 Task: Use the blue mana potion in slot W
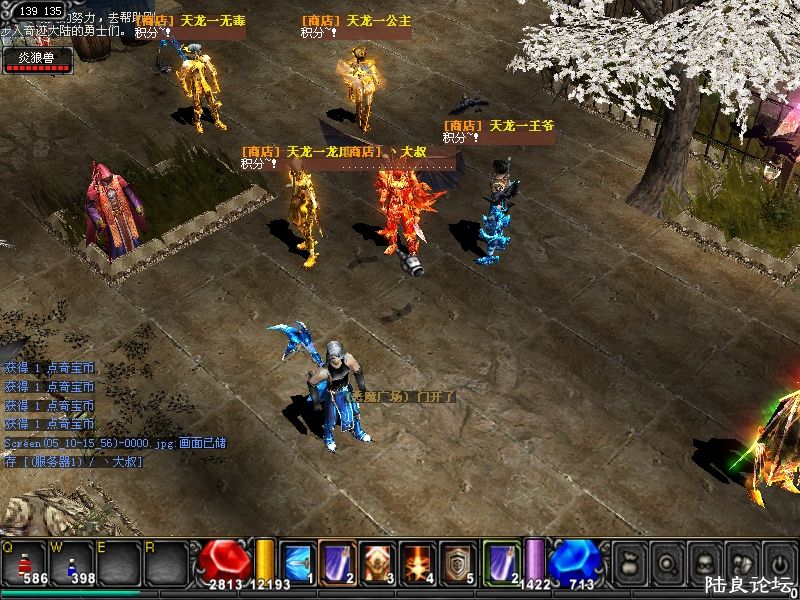tap(73, 563)
